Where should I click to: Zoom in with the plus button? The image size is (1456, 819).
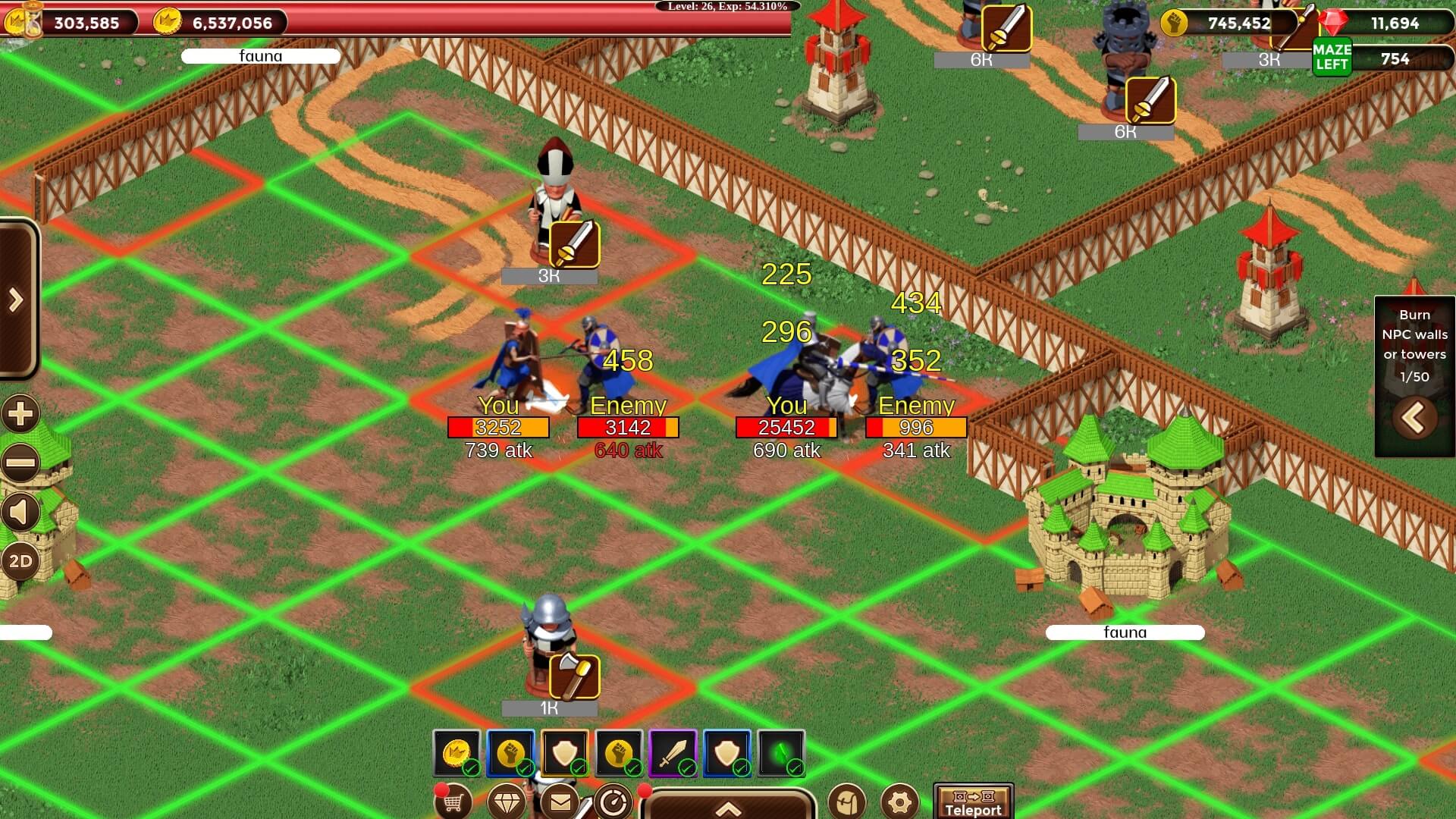[x=20, y=414]
